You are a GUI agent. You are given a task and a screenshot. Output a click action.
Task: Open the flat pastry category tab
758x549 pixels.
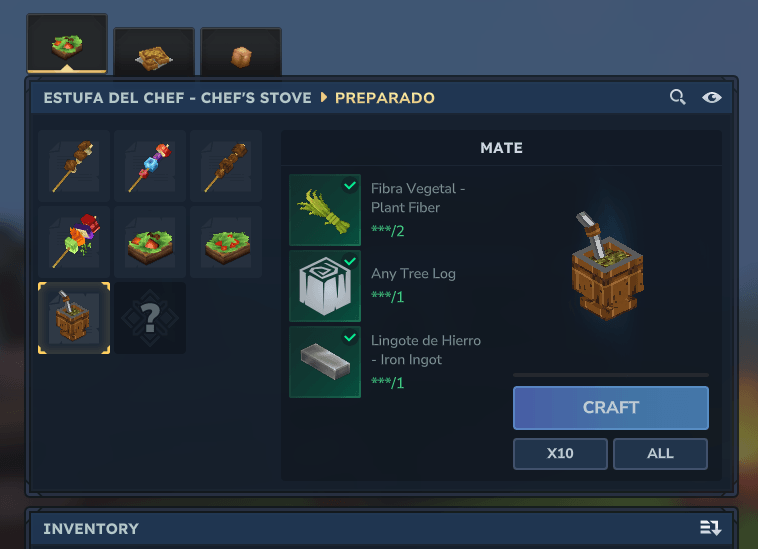[x=154, y=52]
